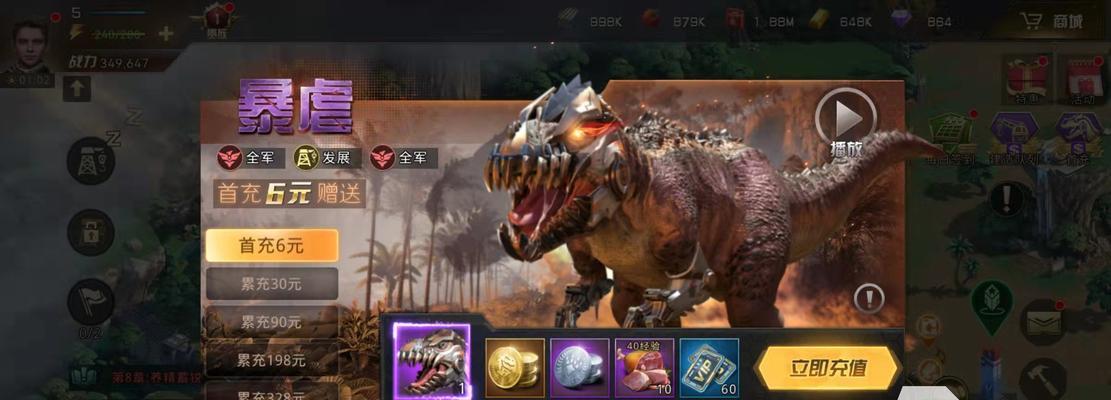Open the mail envelope icon

1043,320
